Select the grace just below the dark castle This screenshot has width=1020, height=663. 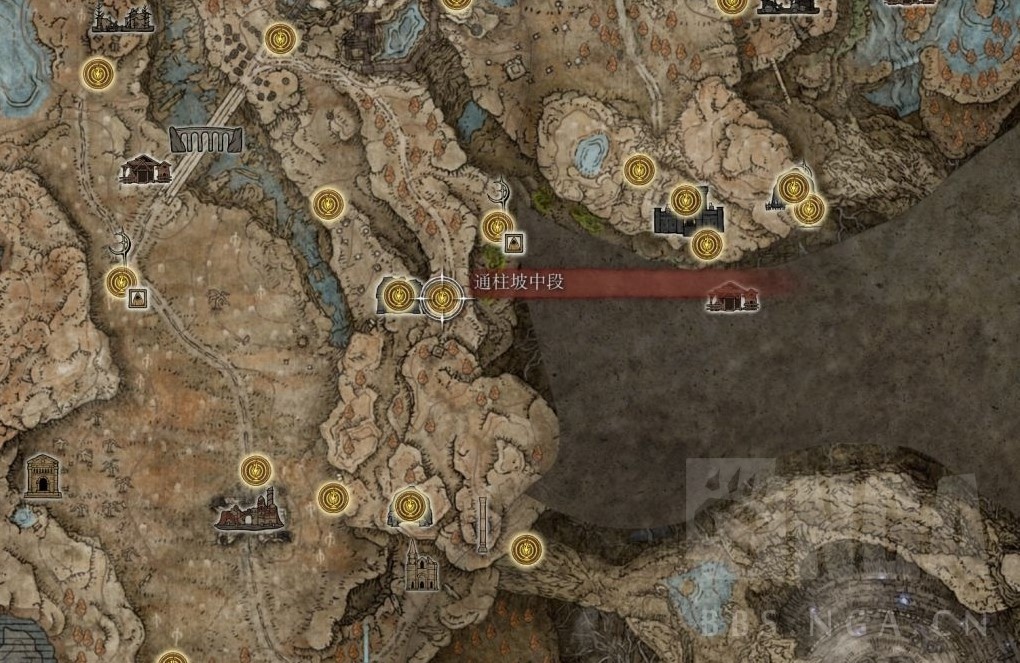(707, 243)
